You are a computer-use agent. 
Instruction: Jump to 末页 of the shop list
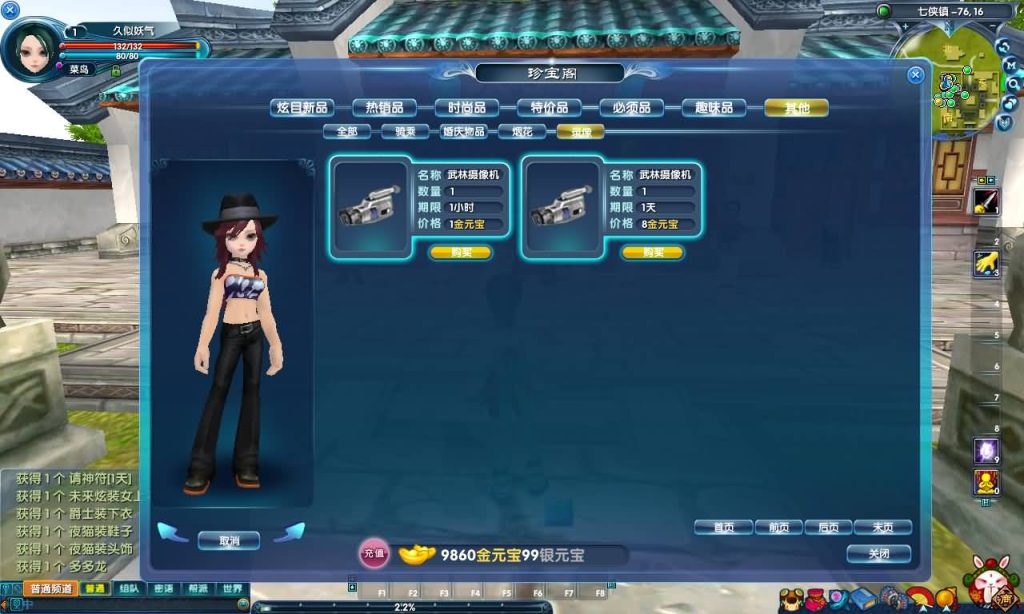coord(882,527)
